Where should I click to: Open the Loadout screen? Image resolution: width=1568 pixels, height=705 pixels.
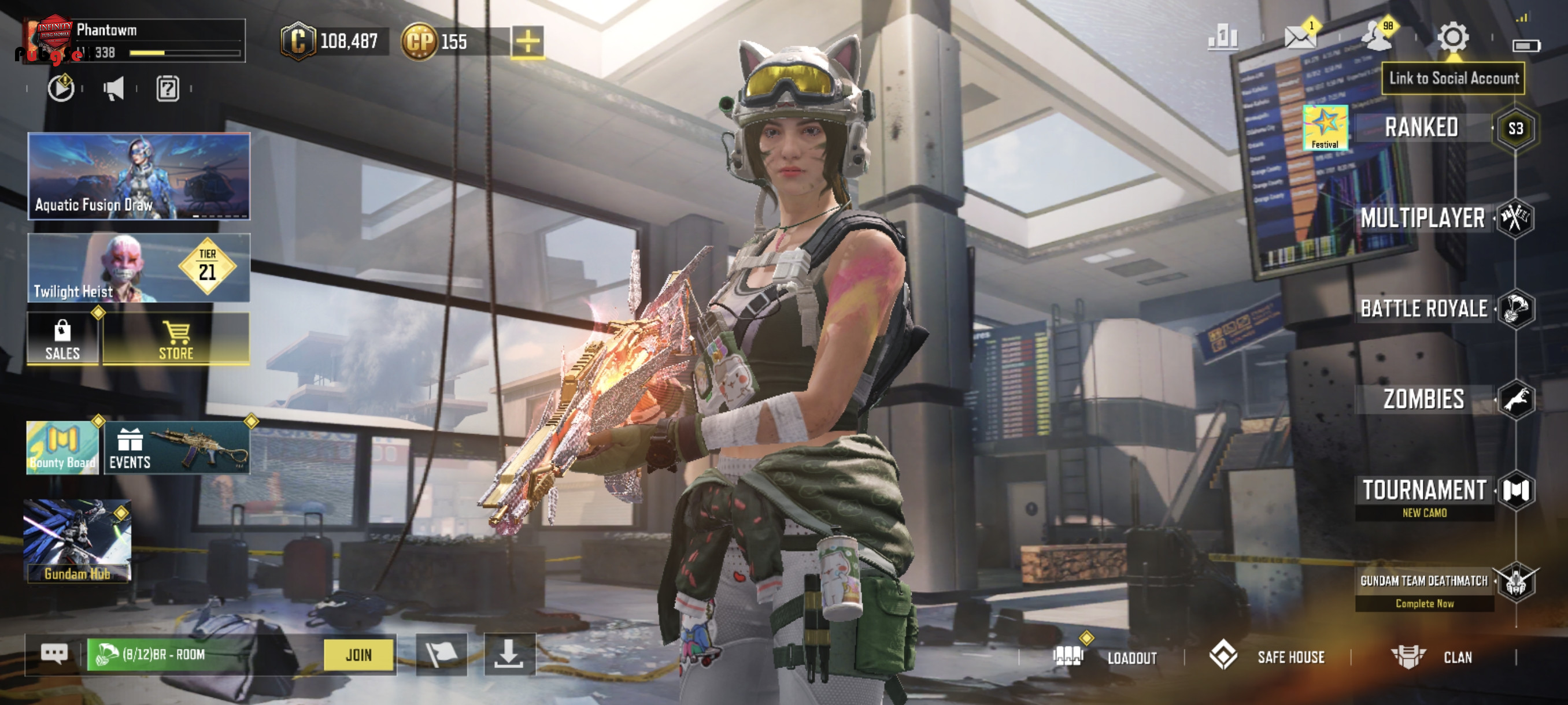(x=1105, y=657)
